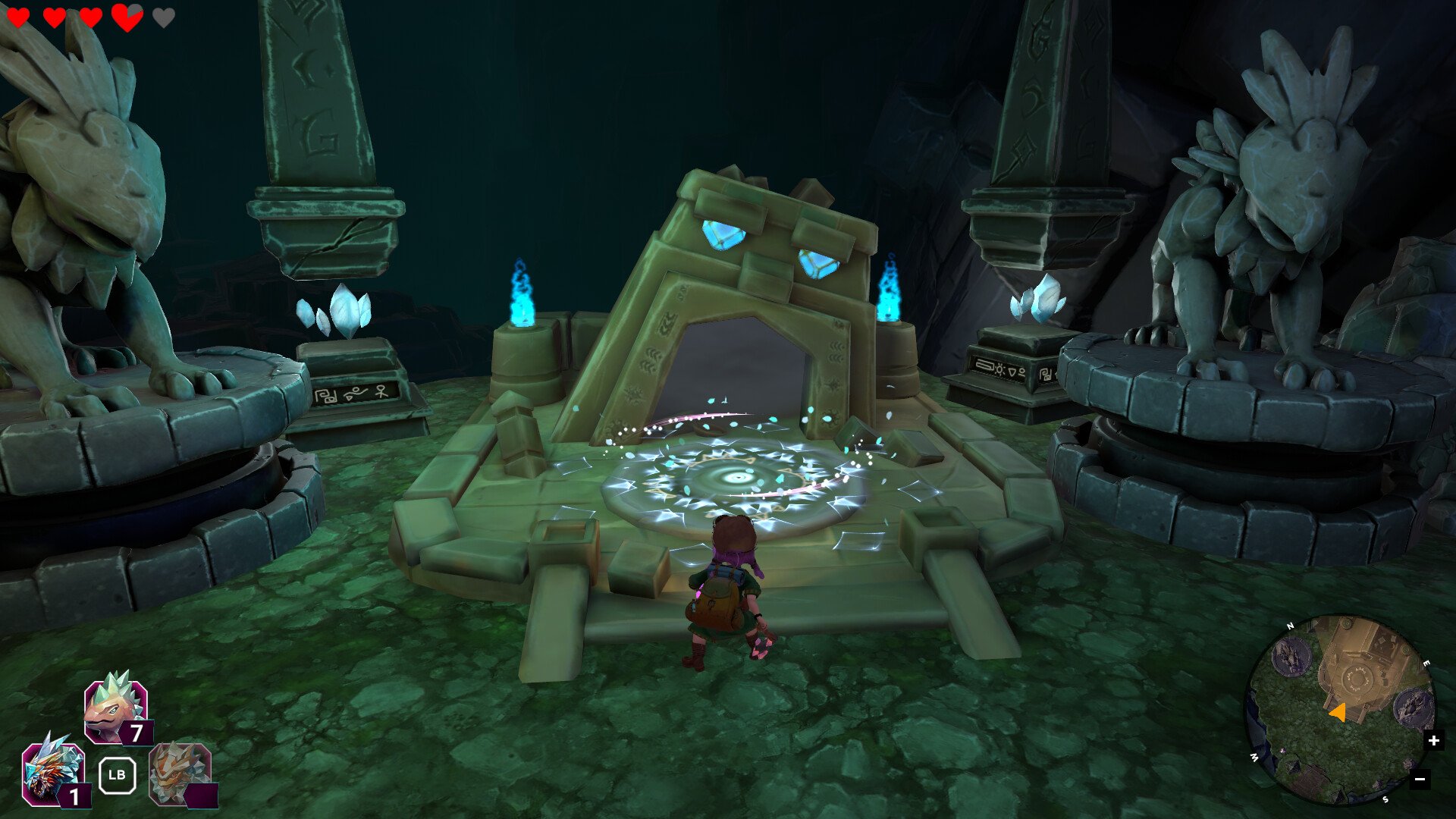Screen dimensions: 1456x819
Task: Click the N compass letter on the minimap
Action: pyautogui.click(x=1291, y=626)
